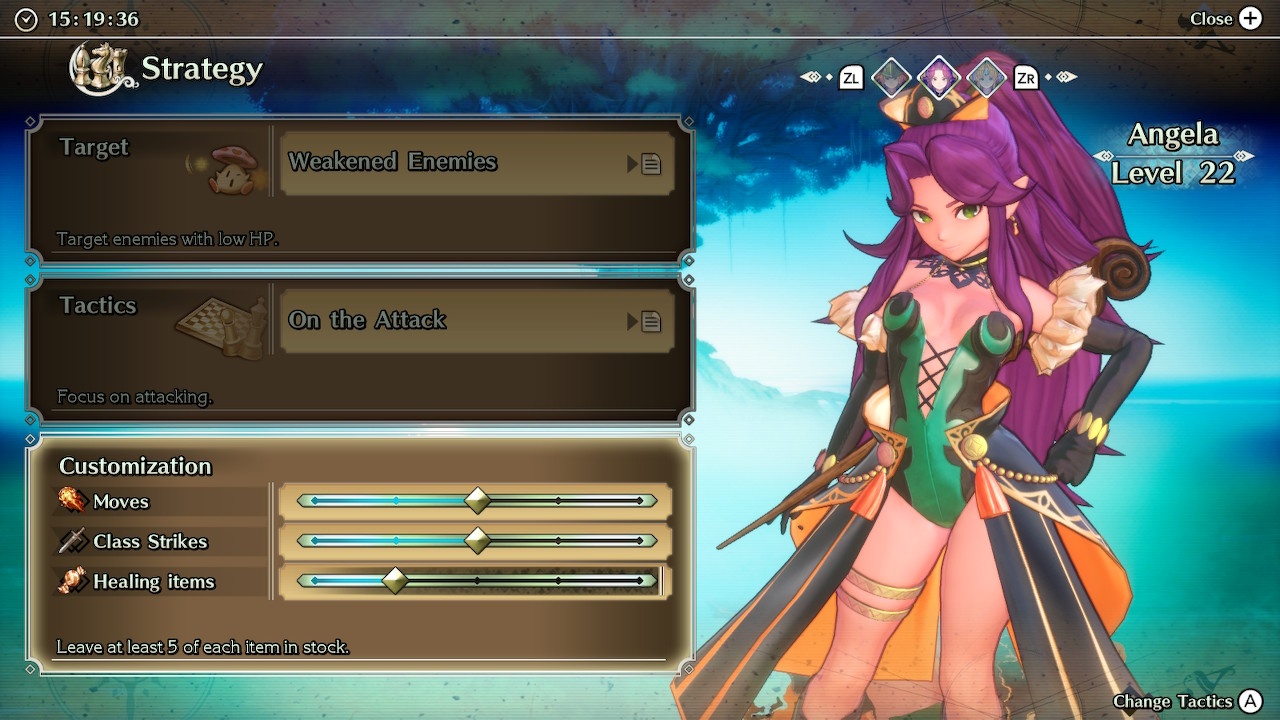Change the On the Attack tactics setting
1280x720 pixels.
477,321
